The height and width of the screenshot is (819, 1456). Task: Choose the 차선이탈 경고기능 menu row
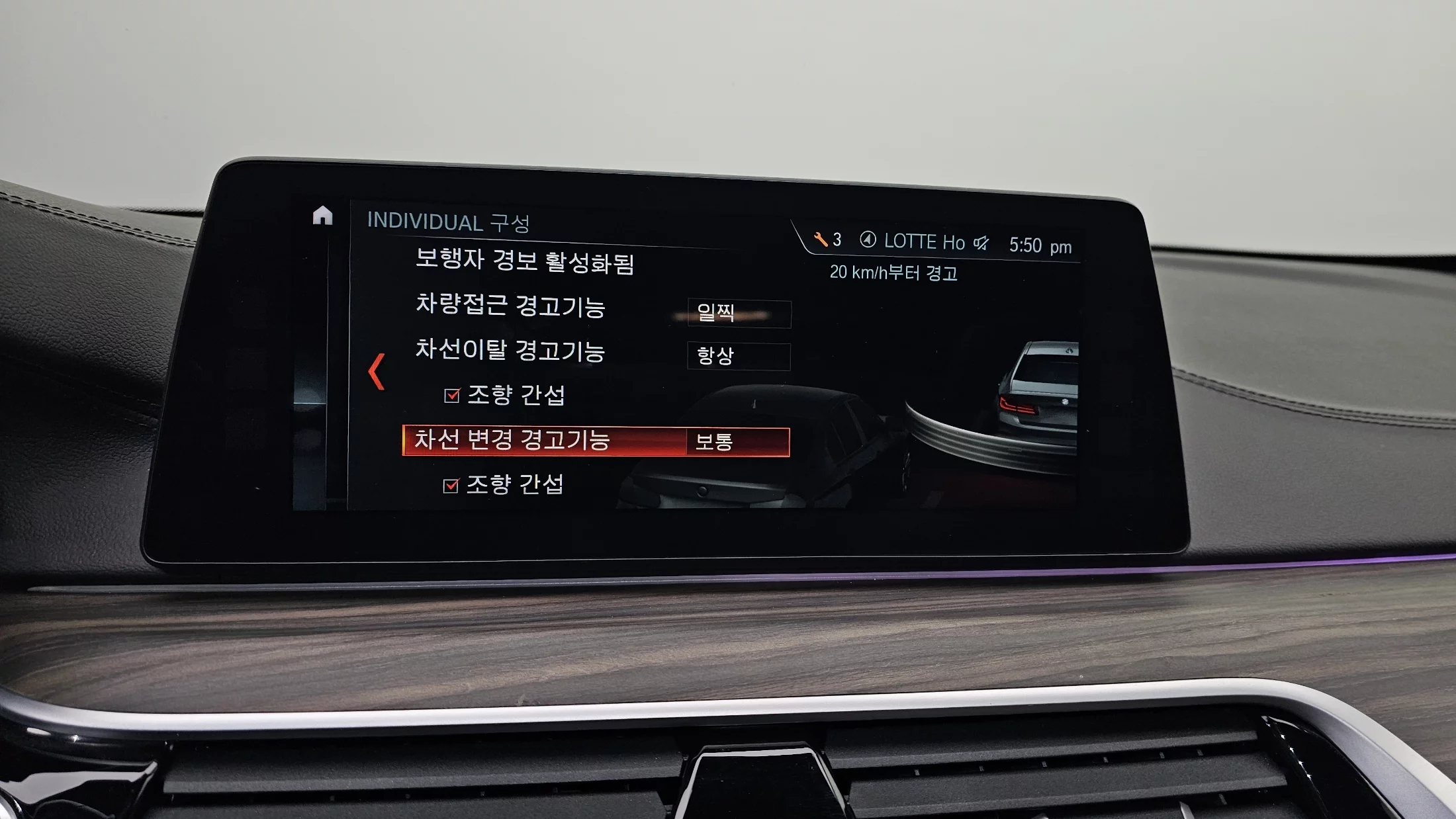[x=510, y=351]
